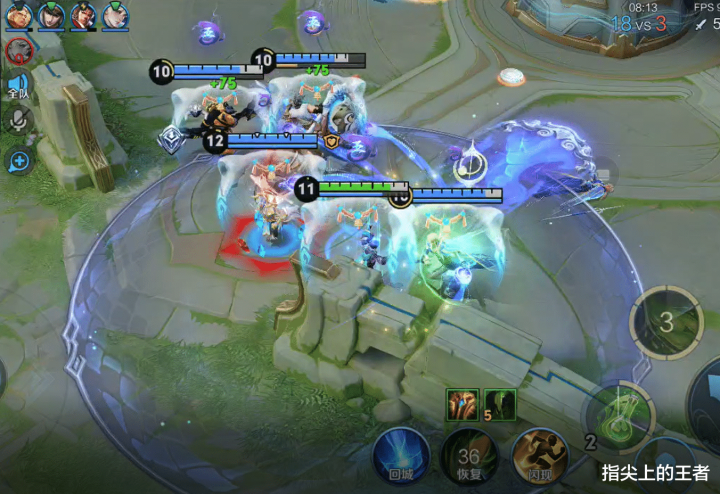This screenshot has width=720, height=494.
Task: Toggle the microphone voice chat icon
Action: click(17, 123)
